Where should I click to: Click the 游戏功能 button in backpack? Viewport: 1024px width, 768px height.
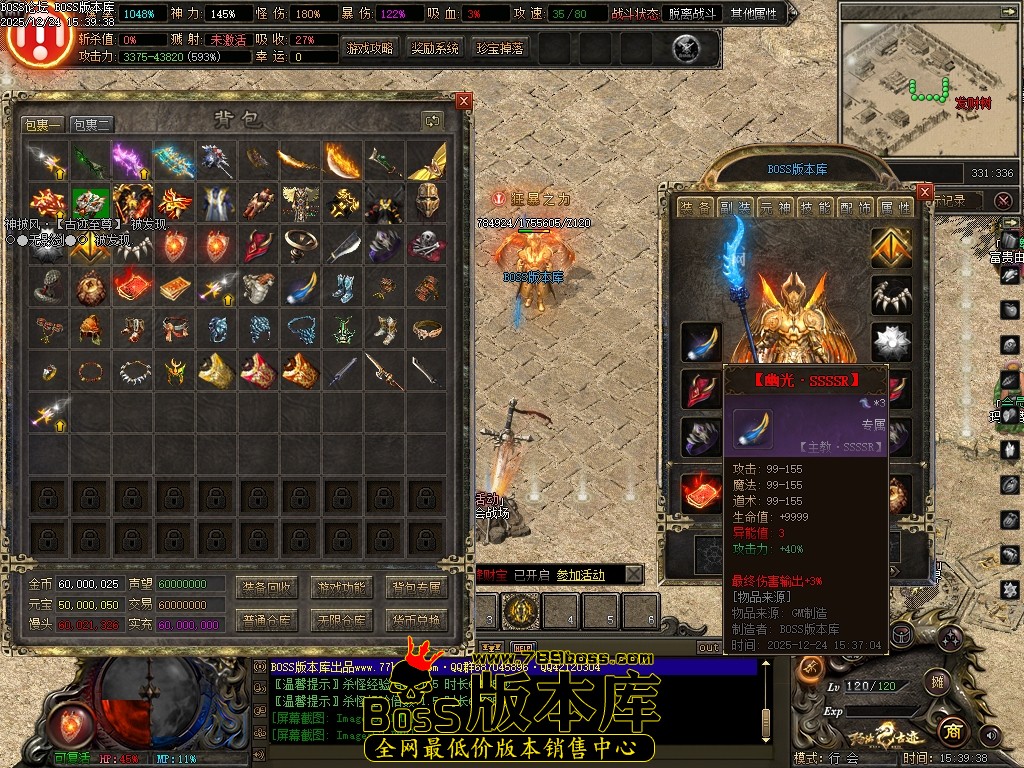[x=341, y=587]
